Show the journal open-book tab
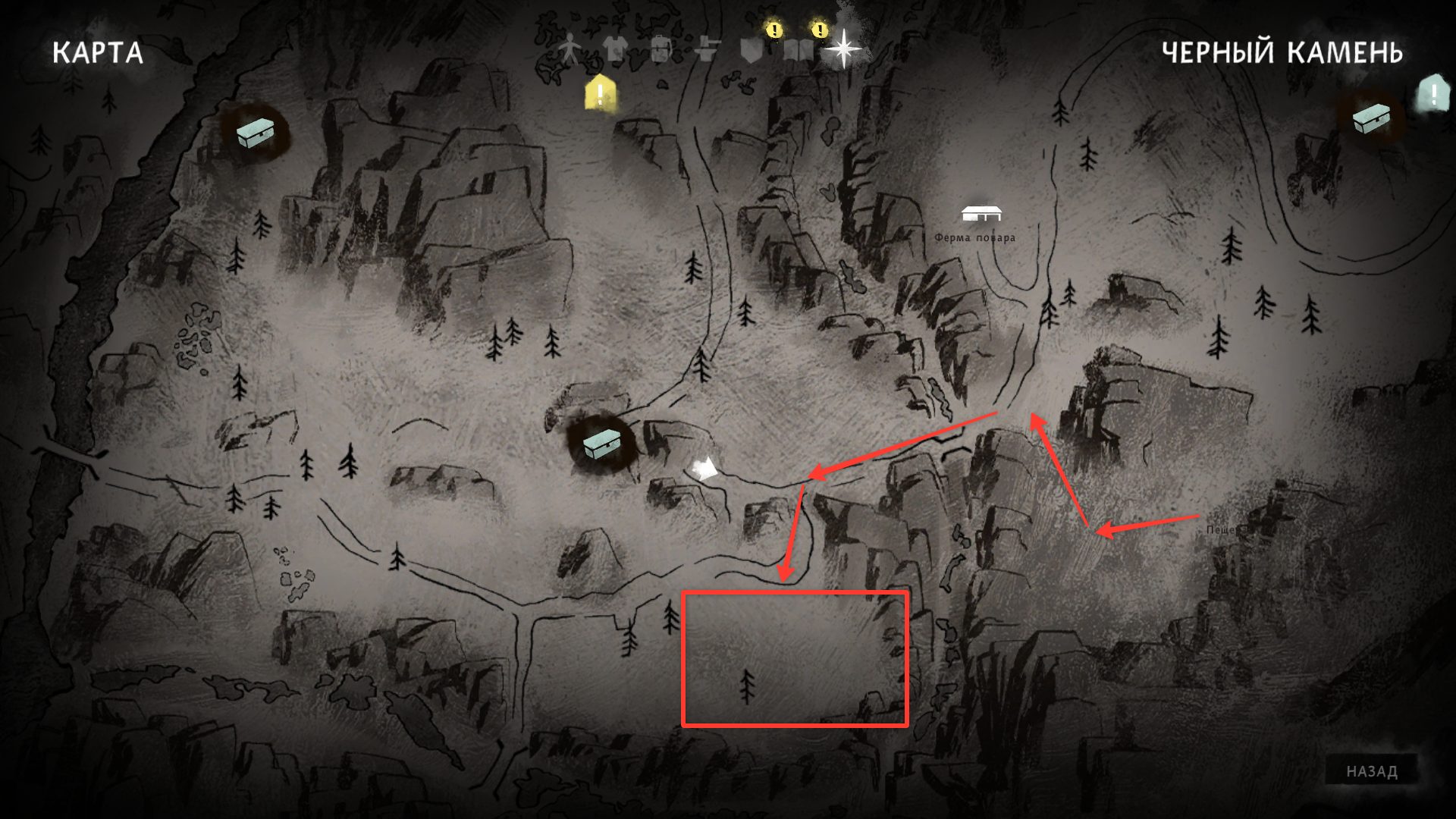This screenshot has width=1456, height=819. click(798, 50)
